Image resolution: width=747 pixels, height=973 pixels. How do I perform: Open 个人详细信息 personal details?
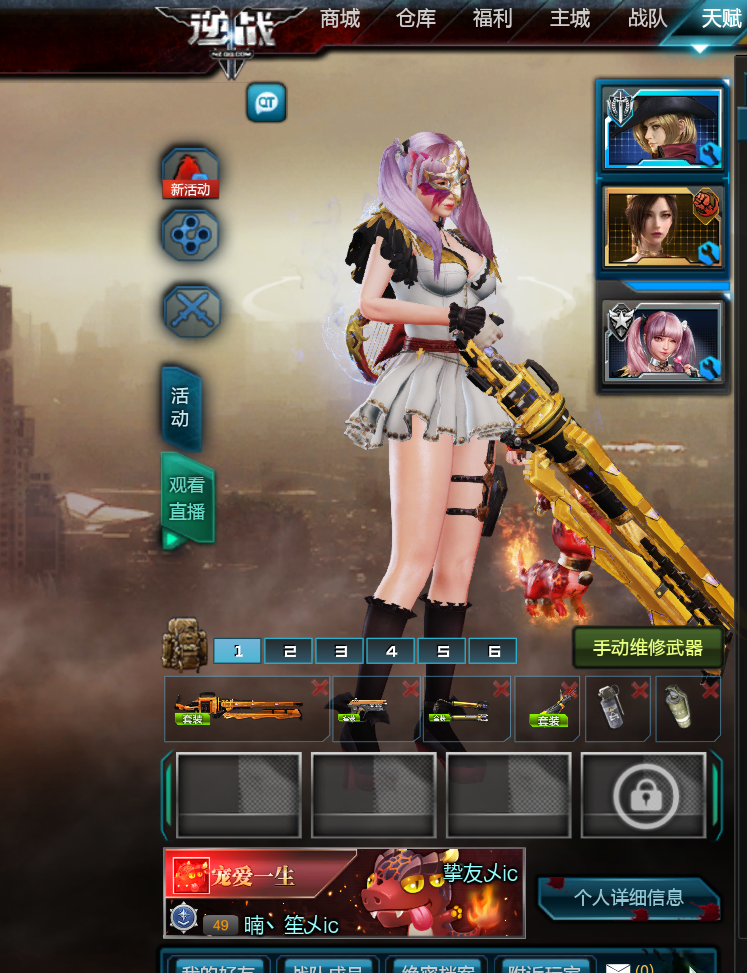pos(628,897)
